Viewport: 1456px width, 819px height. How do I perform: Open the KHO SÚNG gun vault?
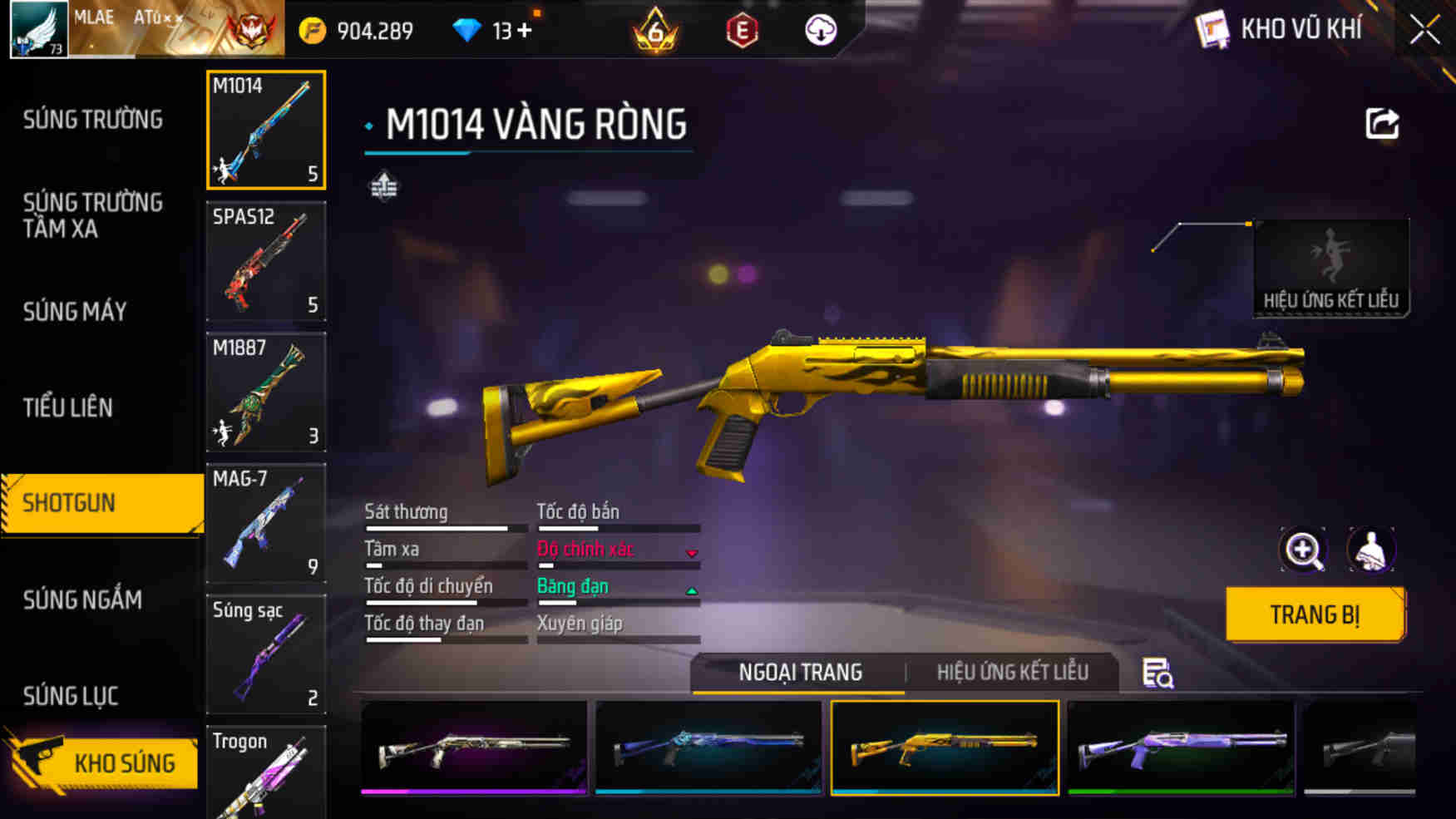pyautogui.click(x=123, y=763)
